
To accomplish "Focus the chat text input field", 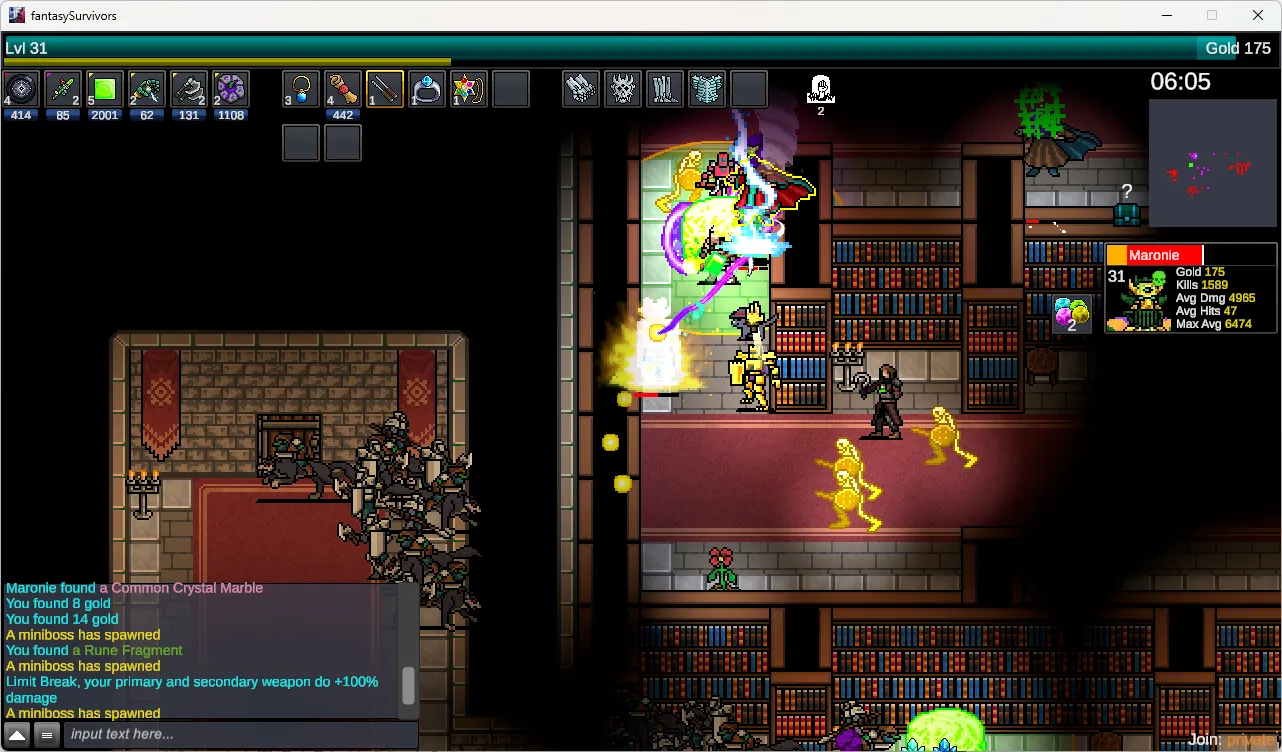I will [x=240, y=735].
